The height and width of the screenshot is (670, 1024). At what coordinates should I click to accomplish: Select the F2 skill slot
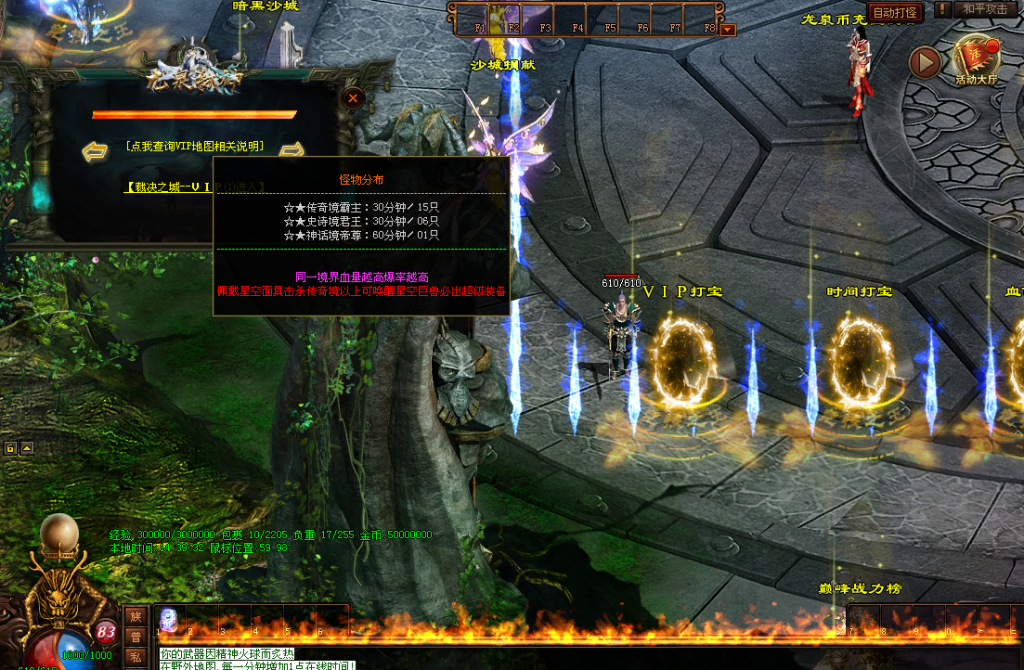[x=512, y=19]
